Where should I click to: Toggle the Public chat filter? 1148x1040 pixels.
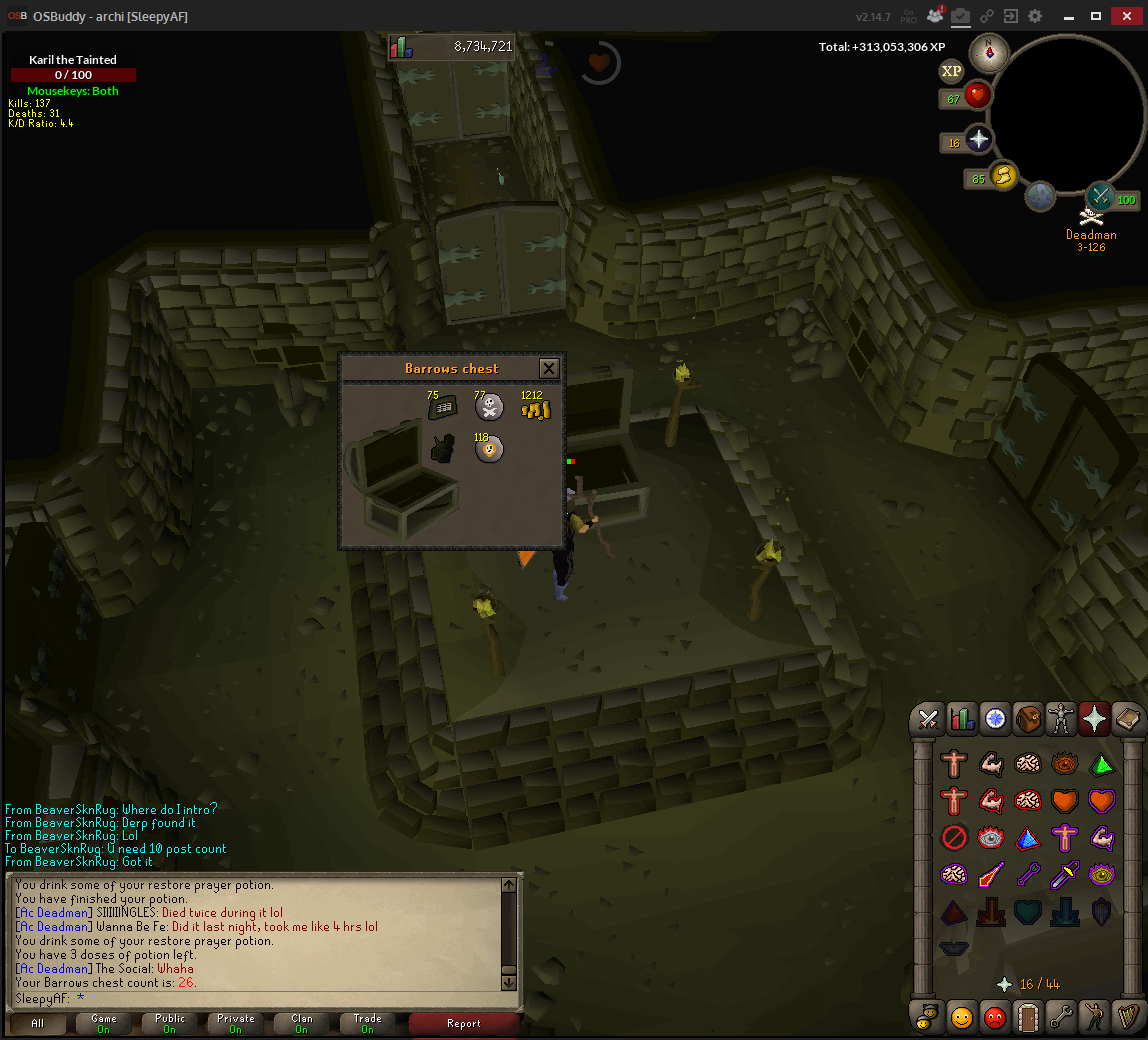pos(170,1023)
